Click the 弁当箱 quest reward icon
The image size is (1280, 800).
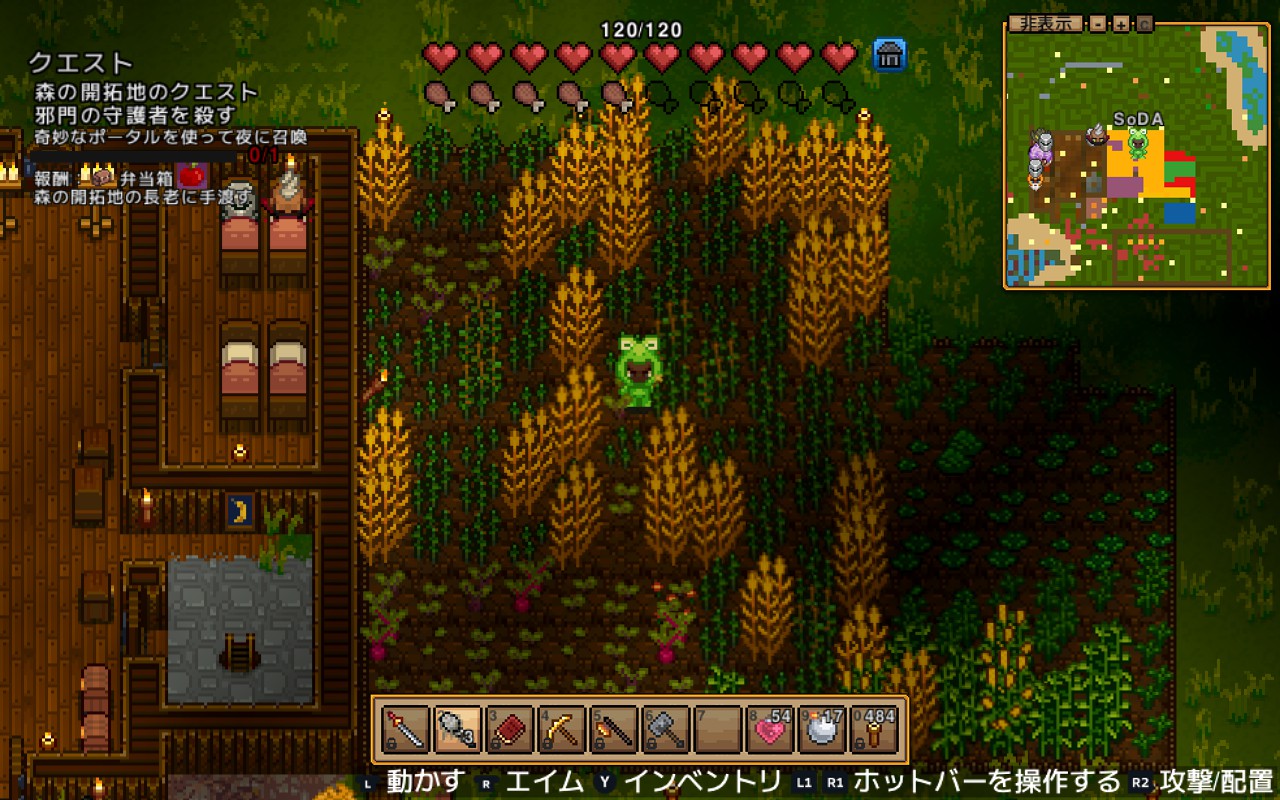click(x=104, y=178)
